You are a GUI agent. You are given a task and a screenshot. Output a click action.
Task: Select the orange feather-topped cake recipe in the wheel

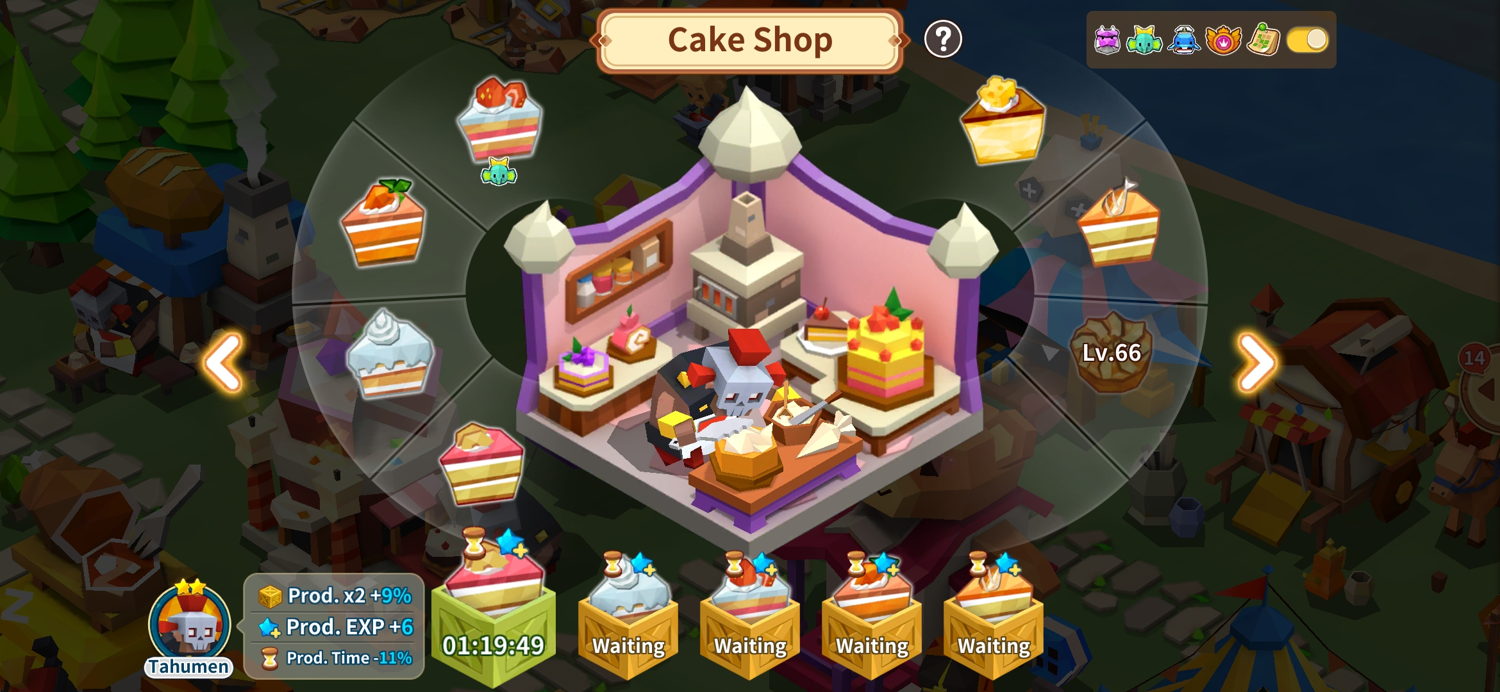tap(1119, 224)
